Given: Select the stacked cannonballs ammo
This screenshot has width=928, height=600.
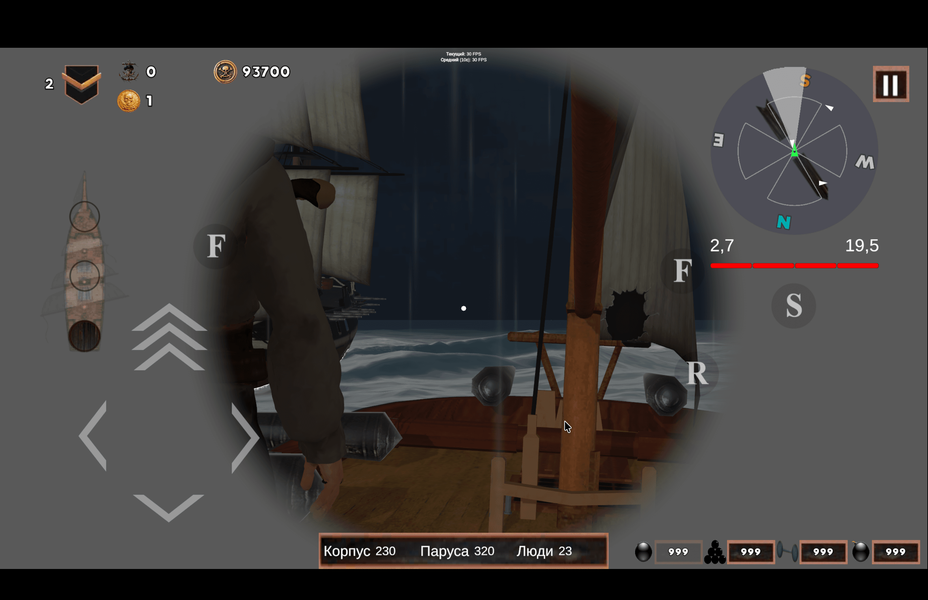Looking at the screenshot, I should (x=715, y=552).
